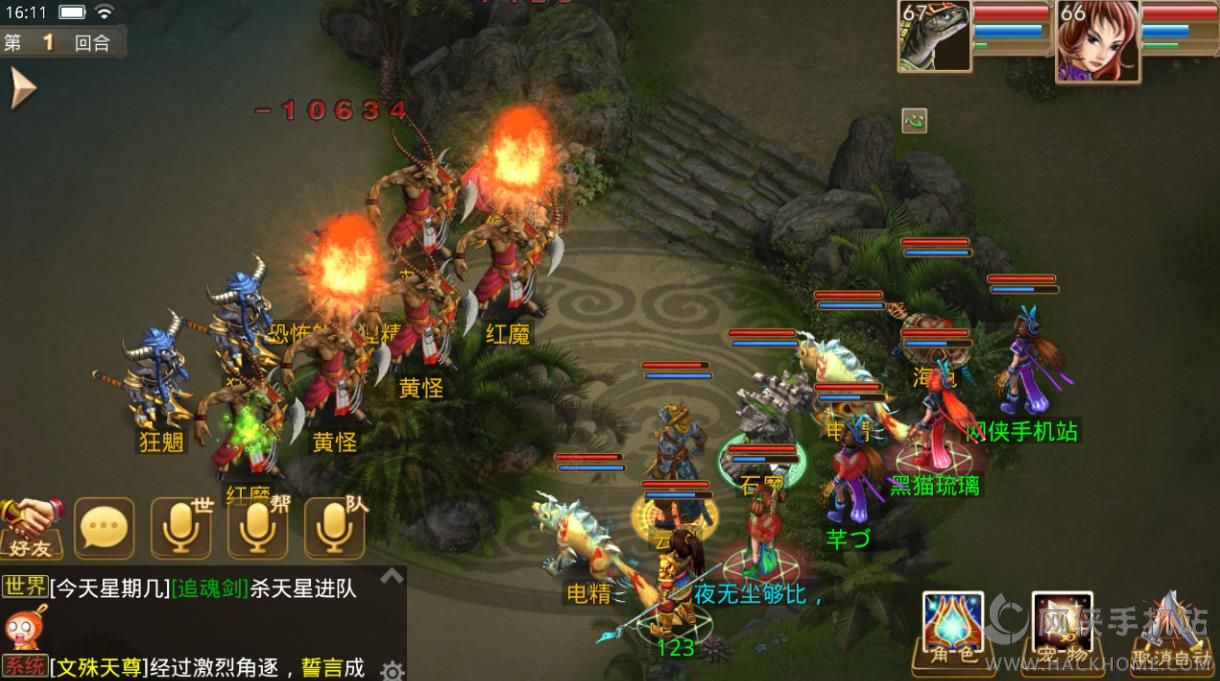The width and height of the screenshot is (1220, 681).
Task: Activate the 队 team voice microphone
Action: click(x=334, y=527)
